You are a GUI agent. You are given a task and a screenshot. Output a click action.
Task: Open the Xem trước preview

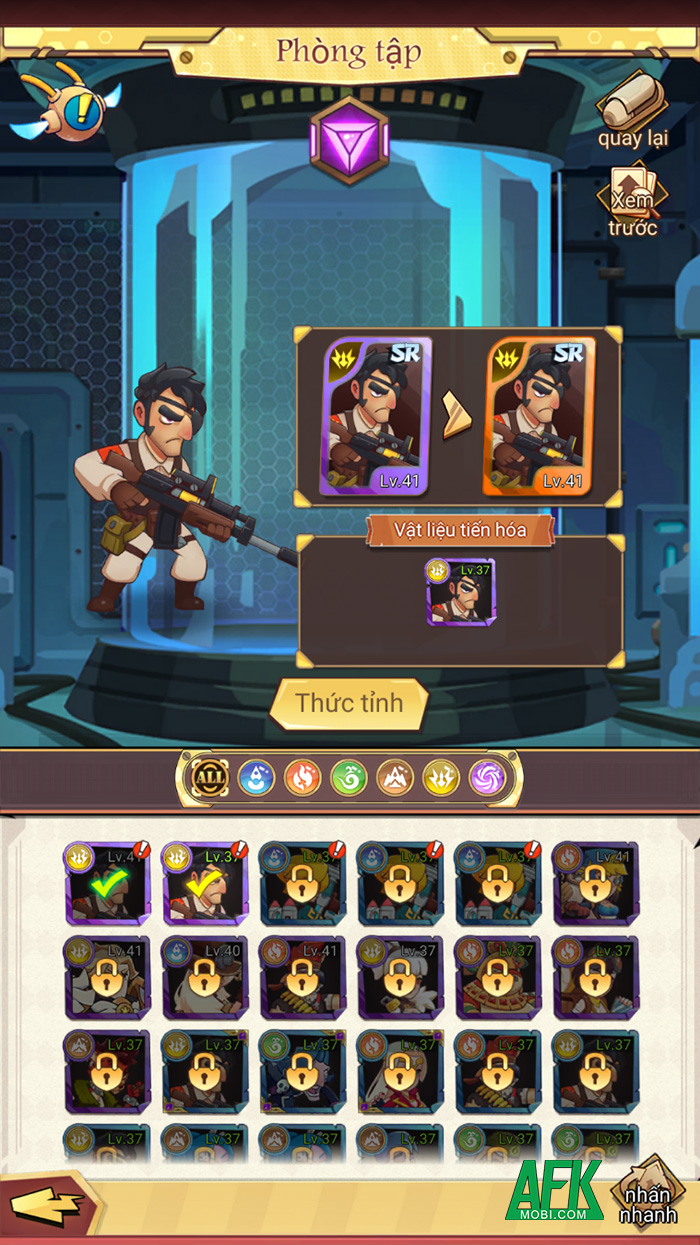click(x=633, y=200)
